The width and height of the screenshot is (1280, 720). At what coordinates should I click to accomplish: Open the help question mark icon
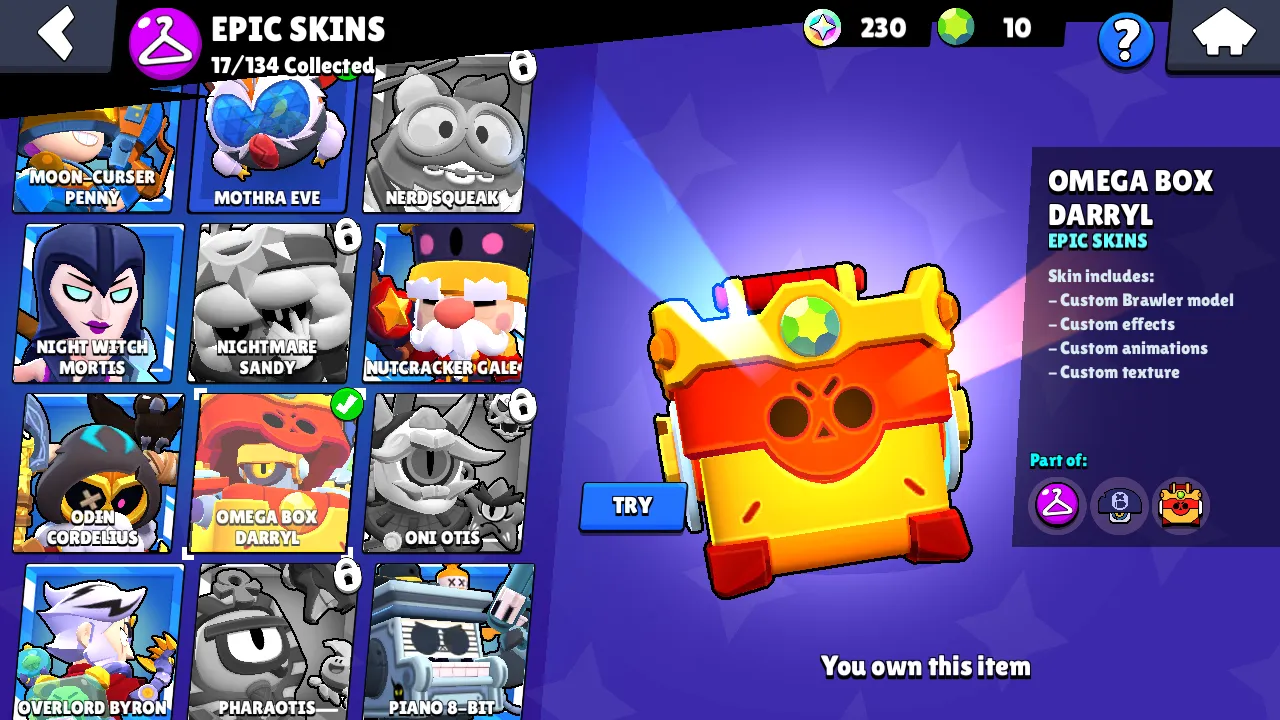(x=1126, y=41)
